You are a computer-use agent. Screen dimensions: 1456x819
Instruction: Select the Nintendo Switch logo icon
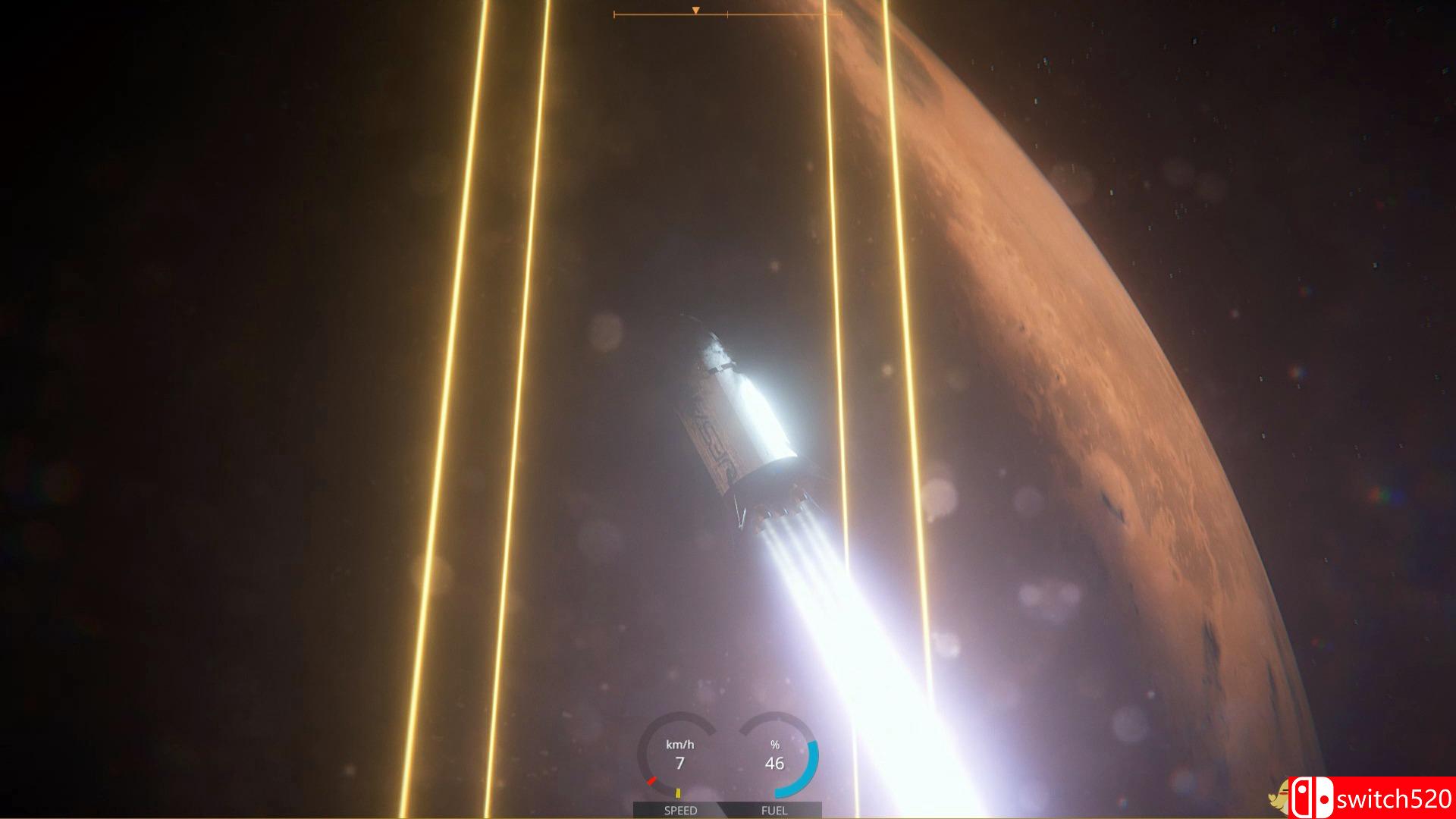tap(1312, 797)
